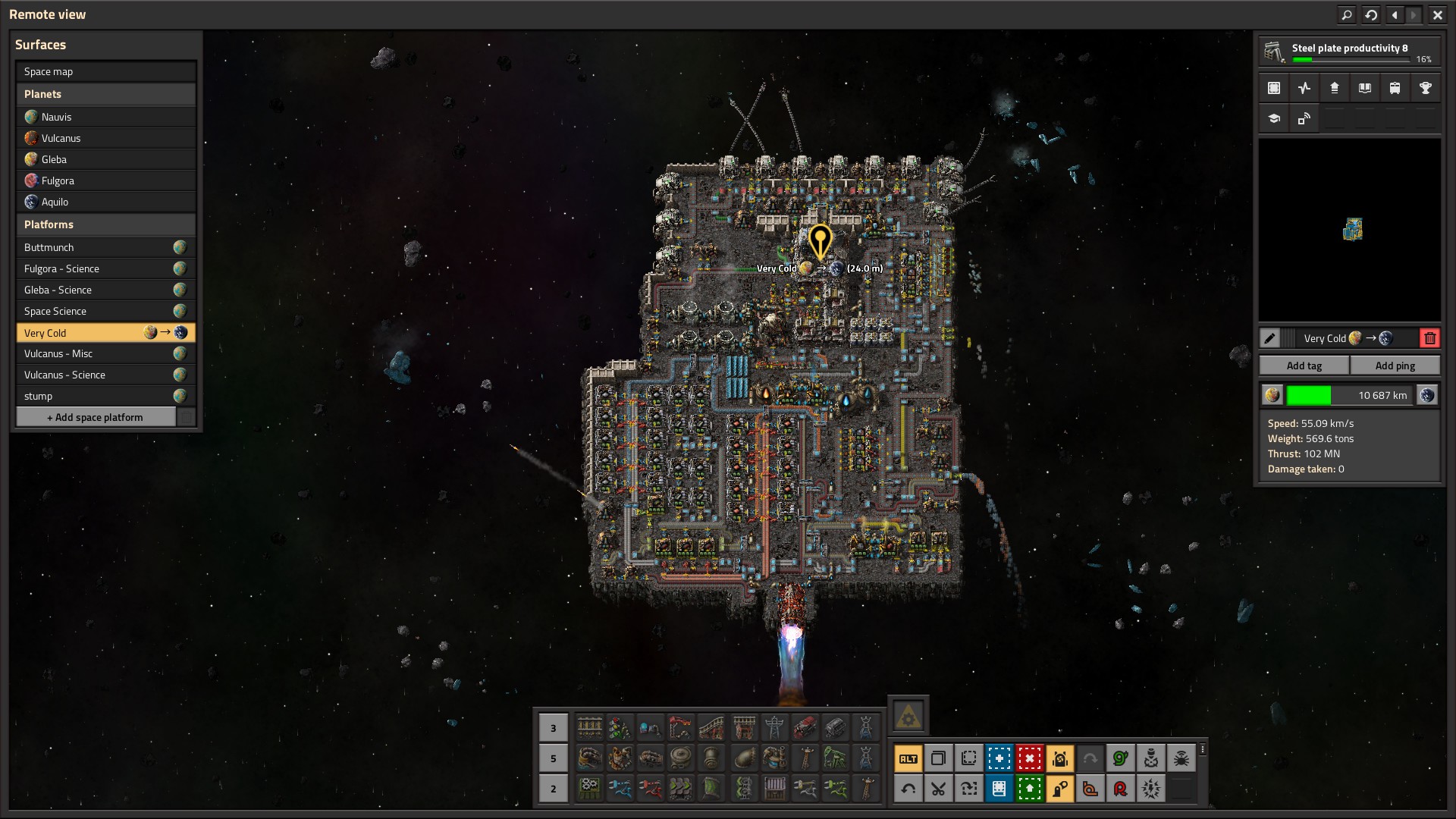Open the stump platform
The width and height of the screenshot is (1456, 819).
96,396
